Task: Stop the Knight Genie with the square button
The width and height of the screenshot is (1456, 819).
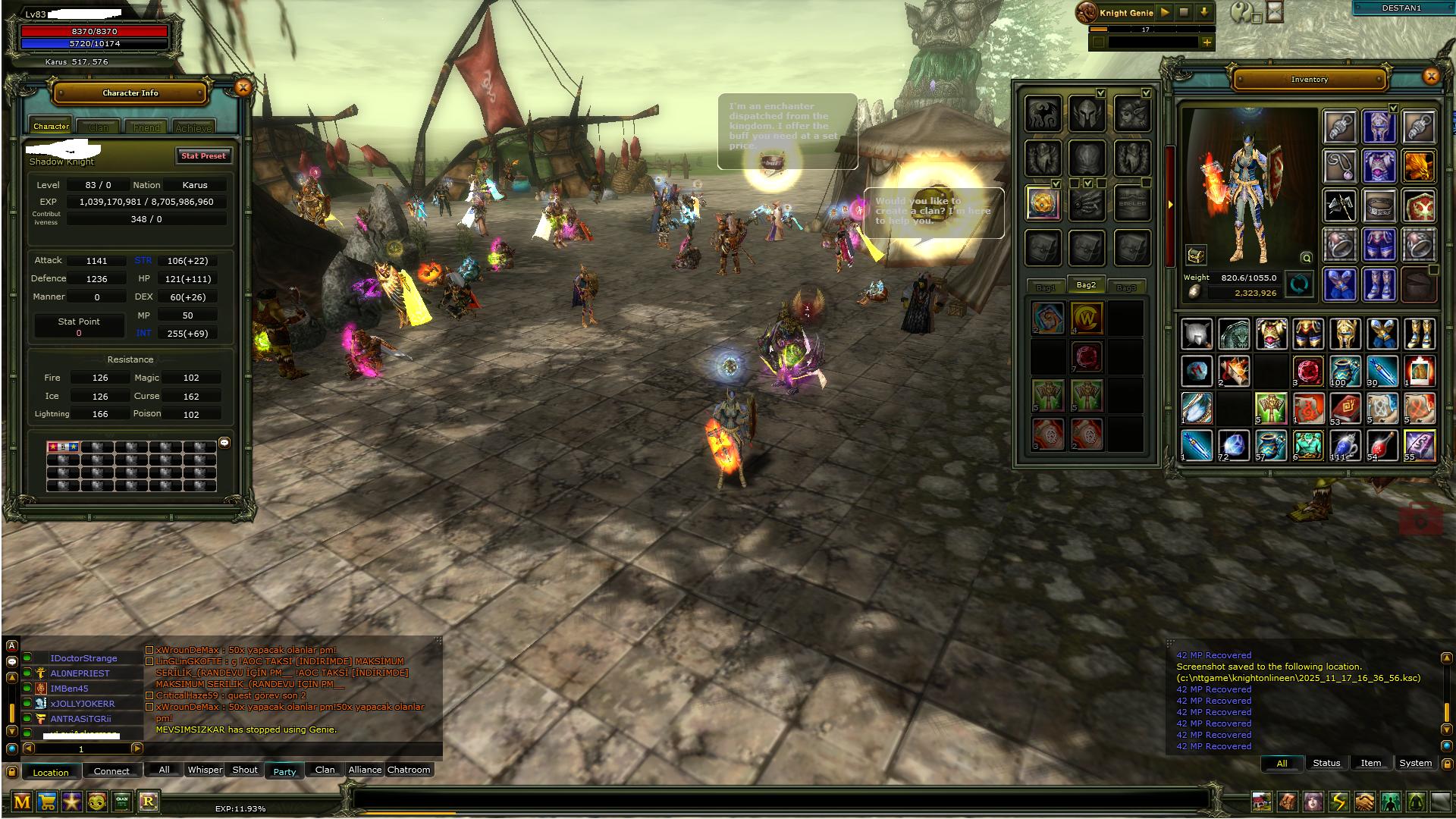Action: pyautogui.click(x=1184, y=12)
